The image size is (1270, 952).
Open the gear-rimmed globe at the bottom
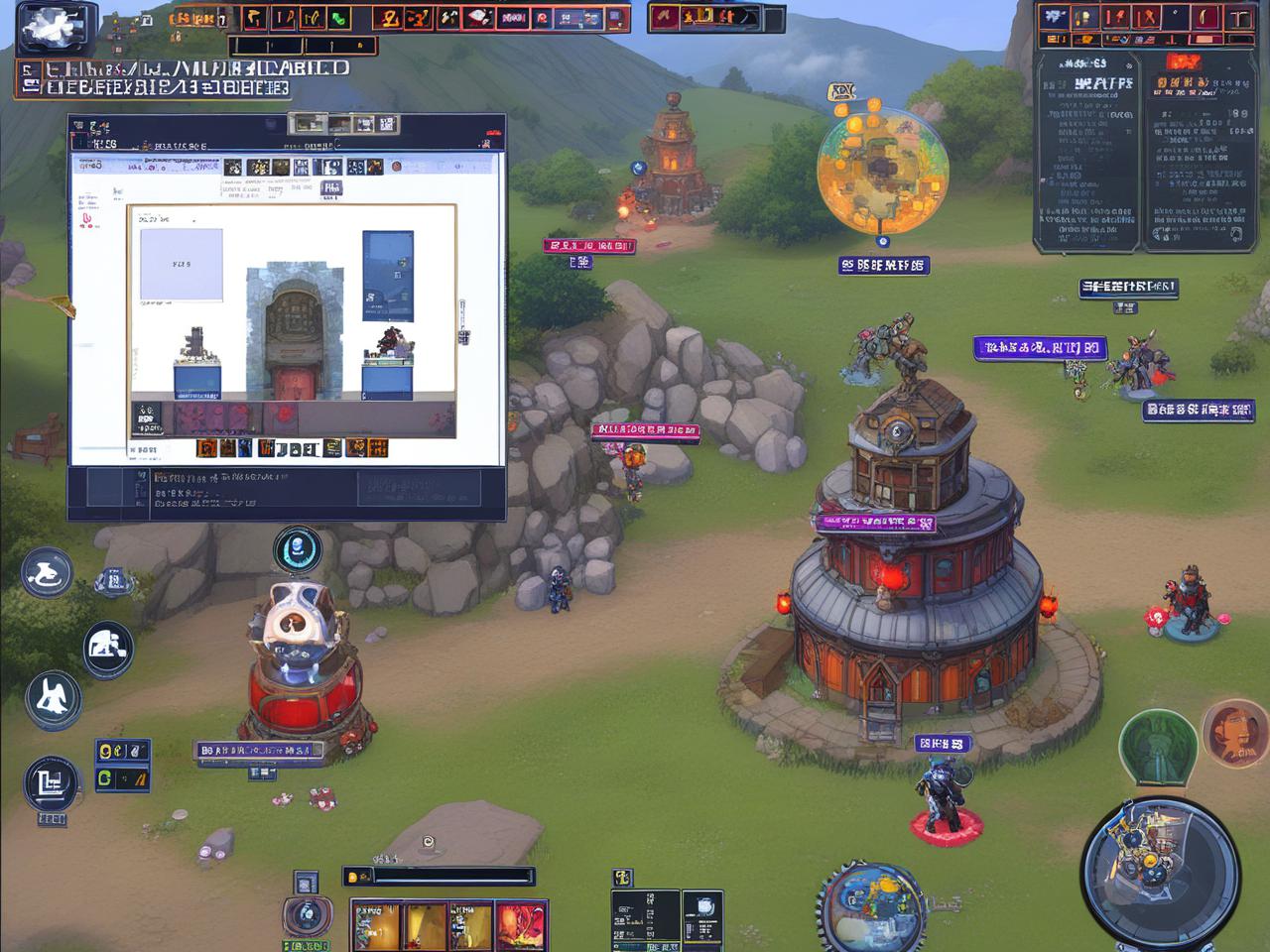tap(873, 907)
